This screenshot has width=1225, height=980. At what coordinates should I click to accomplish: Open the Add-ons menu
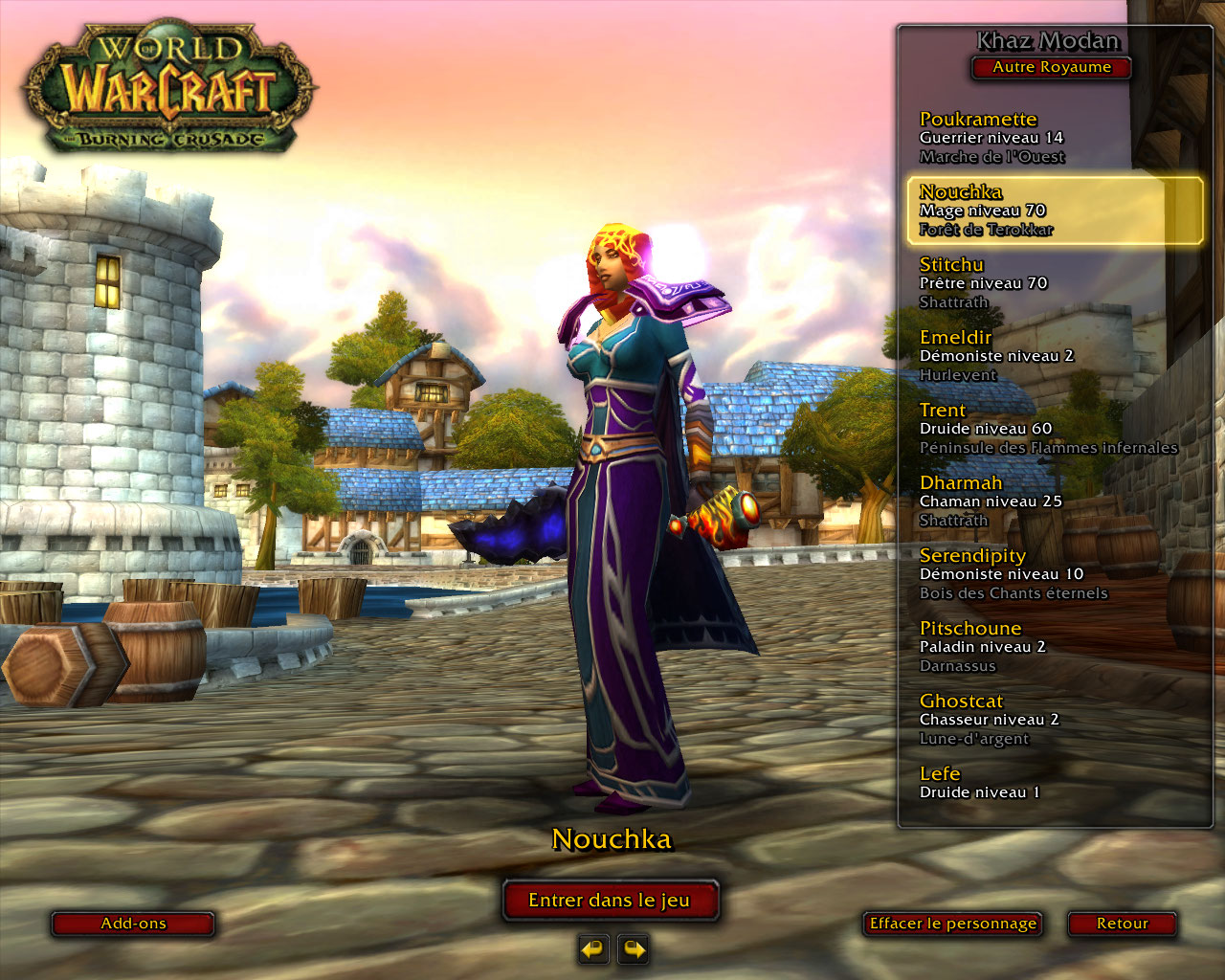(133, 924)
